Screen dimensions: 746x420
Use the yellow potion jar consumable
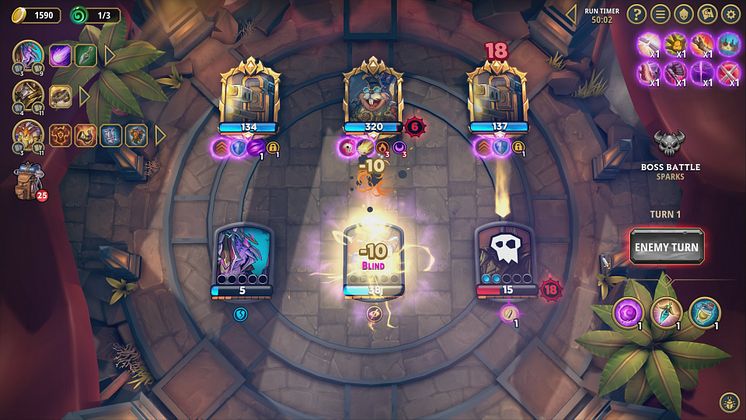[x=704, y=310]
